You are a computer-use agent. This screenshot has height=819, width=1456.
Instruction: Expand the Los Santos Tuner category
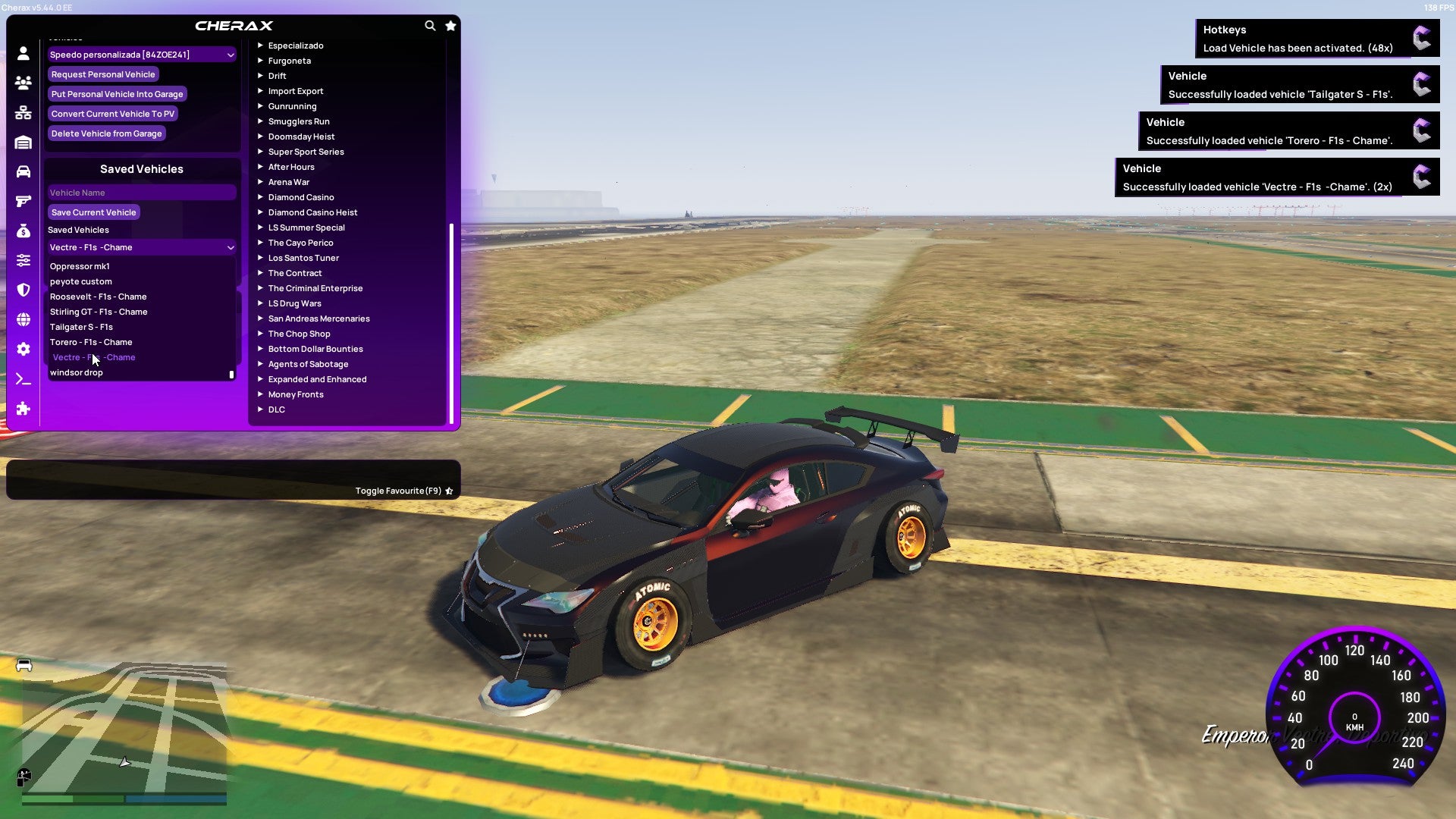[303, 258]
